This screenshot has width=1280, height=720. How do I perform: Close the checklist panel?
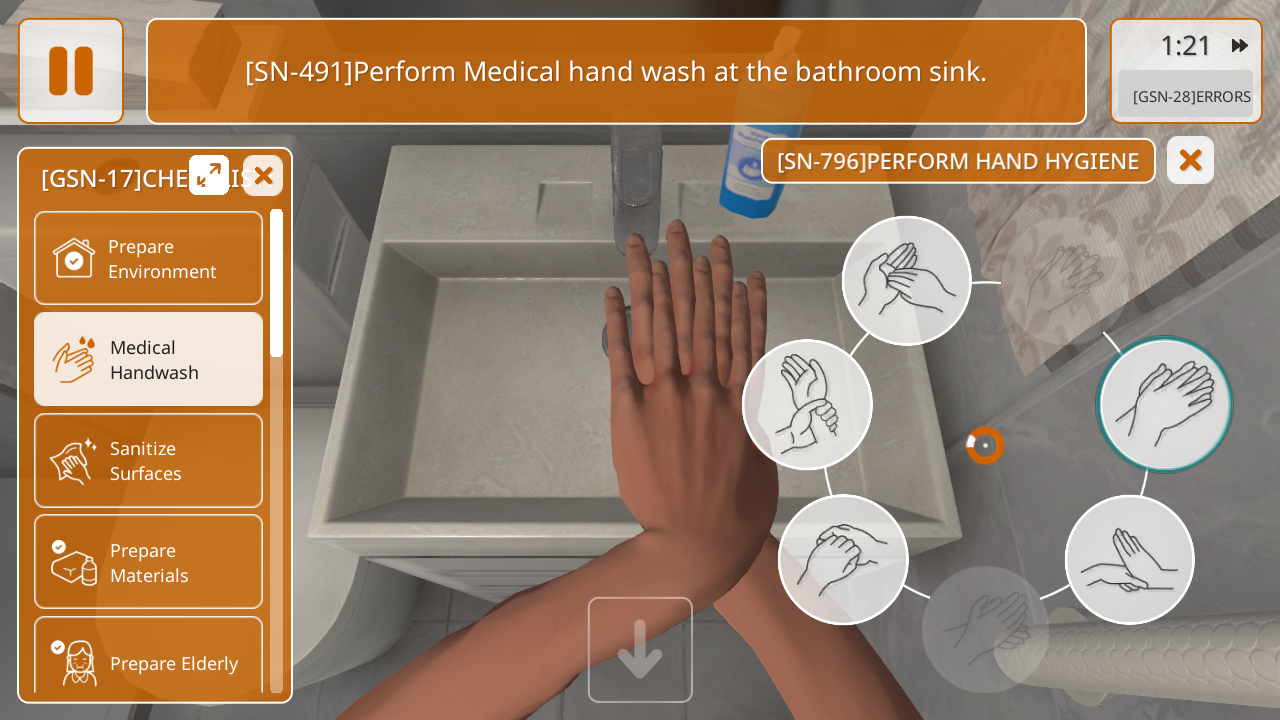click(263, 176)
